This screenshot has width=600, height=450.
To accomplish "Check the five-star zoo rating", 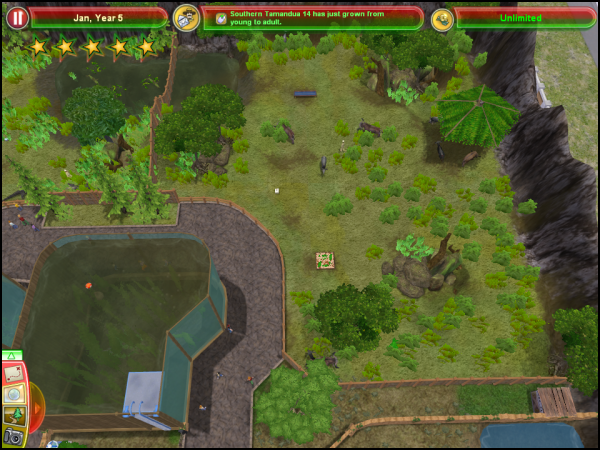I will tap(92, 47).
